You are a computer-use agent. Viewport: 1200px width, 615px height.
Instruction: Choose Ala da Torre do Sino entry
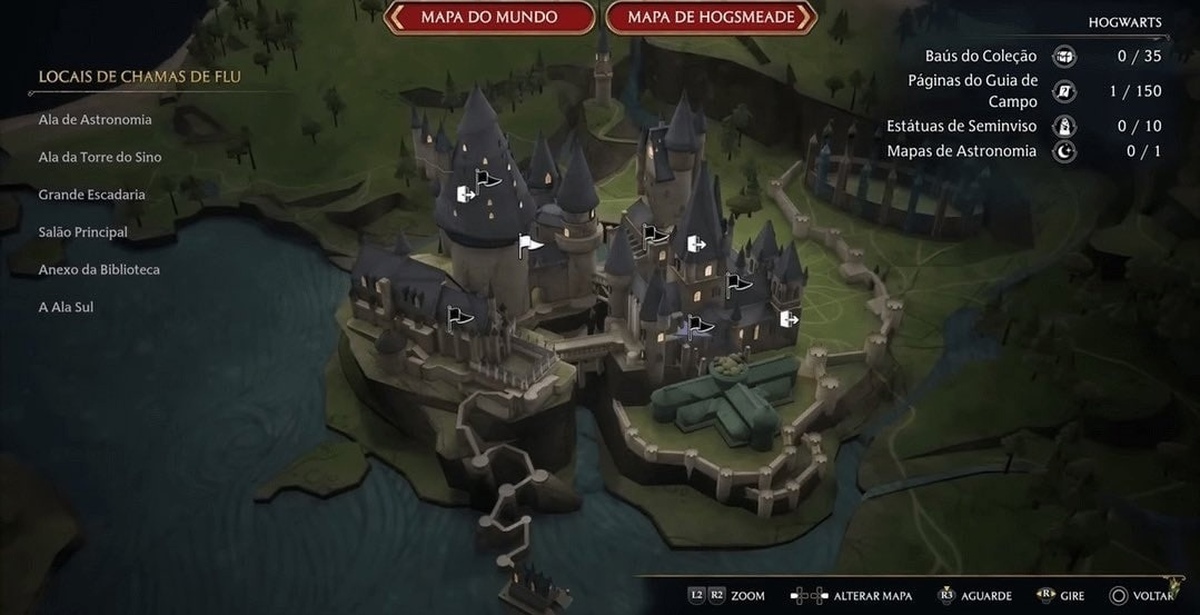[100, 157]
